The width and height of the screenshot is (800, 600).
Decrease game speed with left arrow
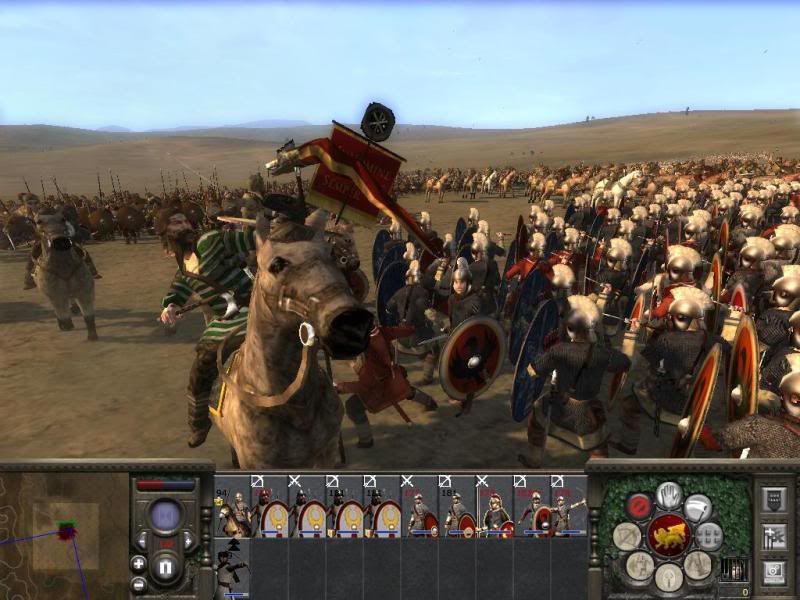pos(141,541)
